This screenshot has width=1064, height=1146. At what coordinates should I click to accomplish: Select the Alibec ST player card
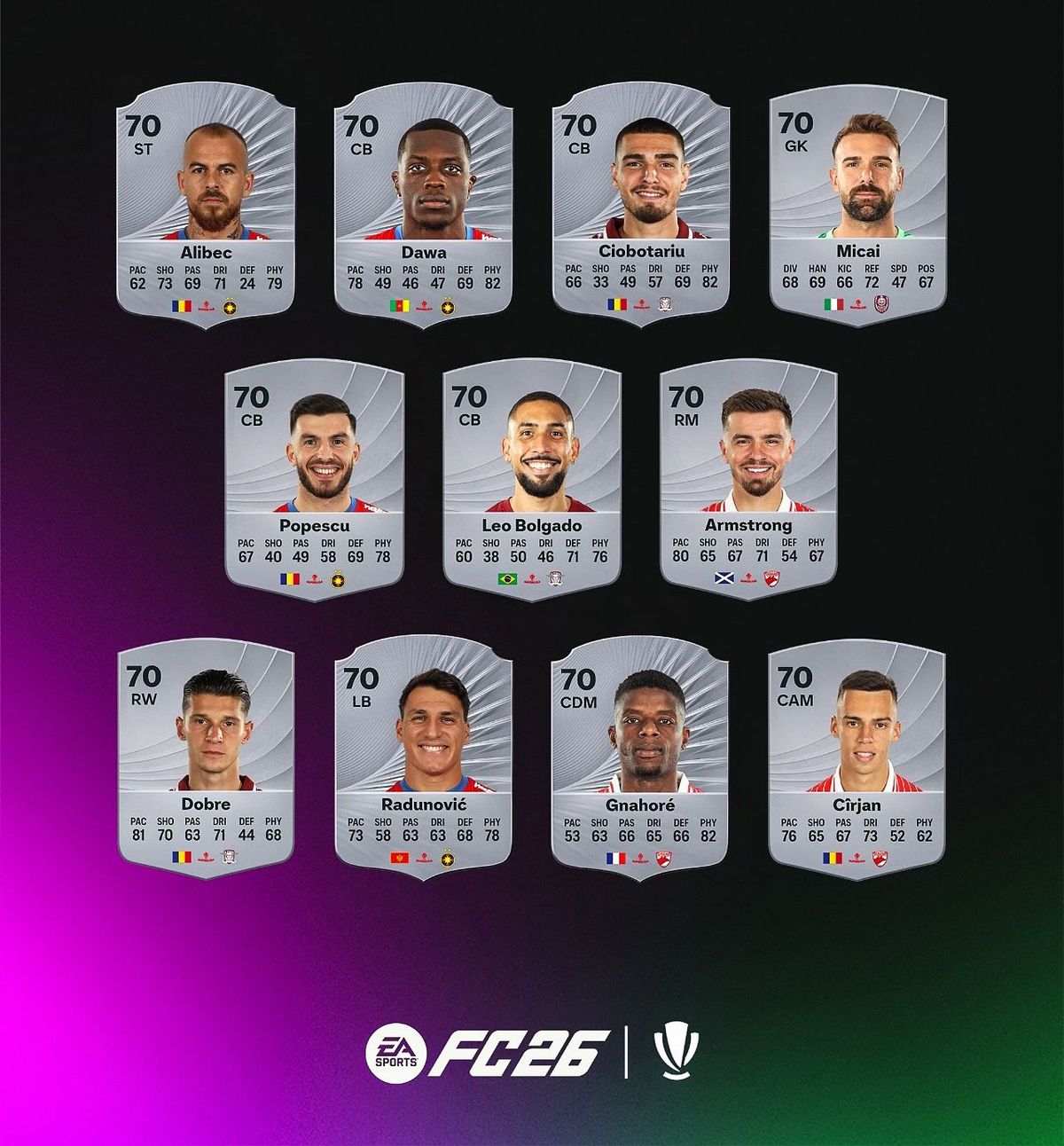click(206, 206)
